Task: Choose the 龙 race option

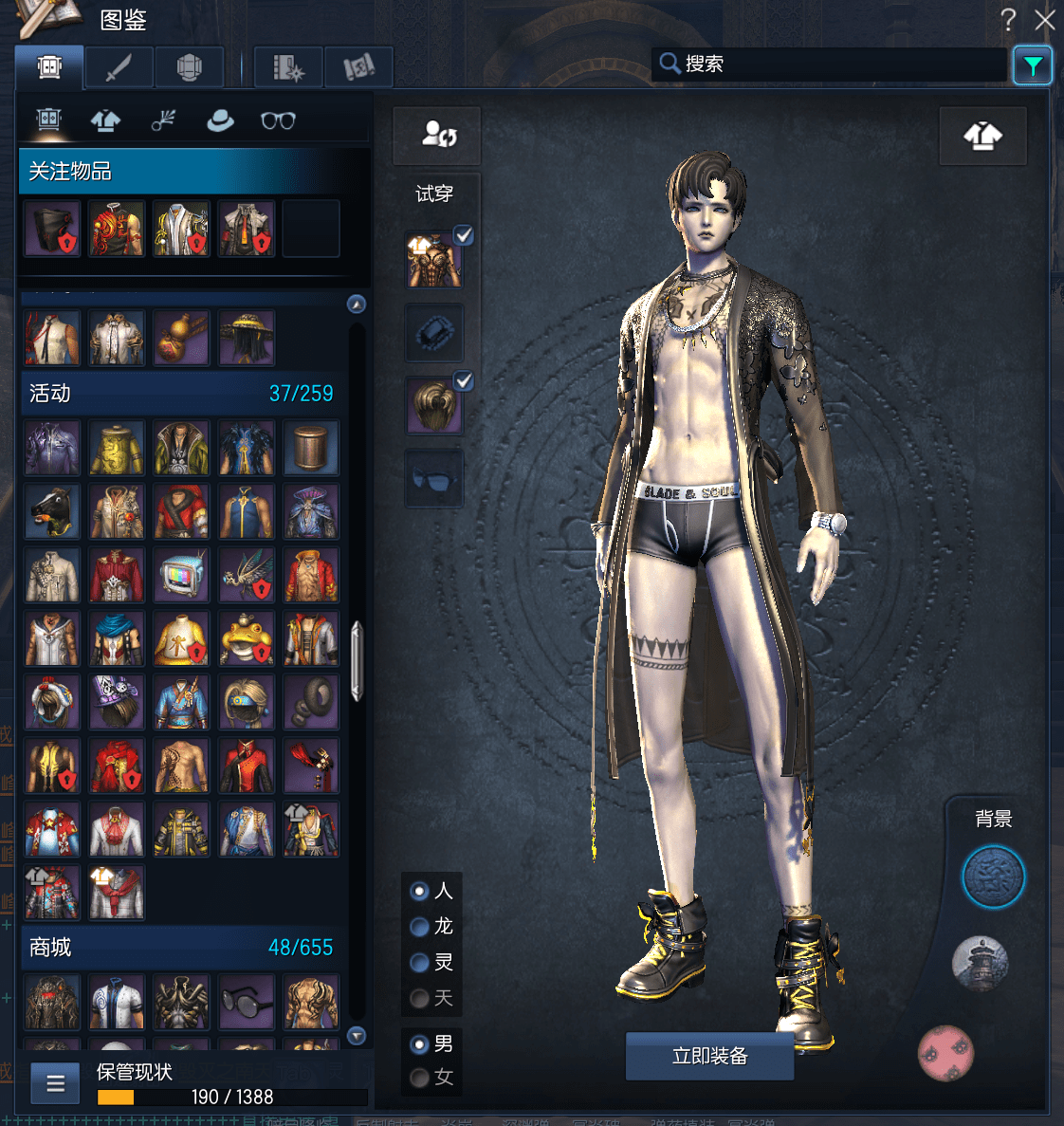Action: [x=419, y=926]
